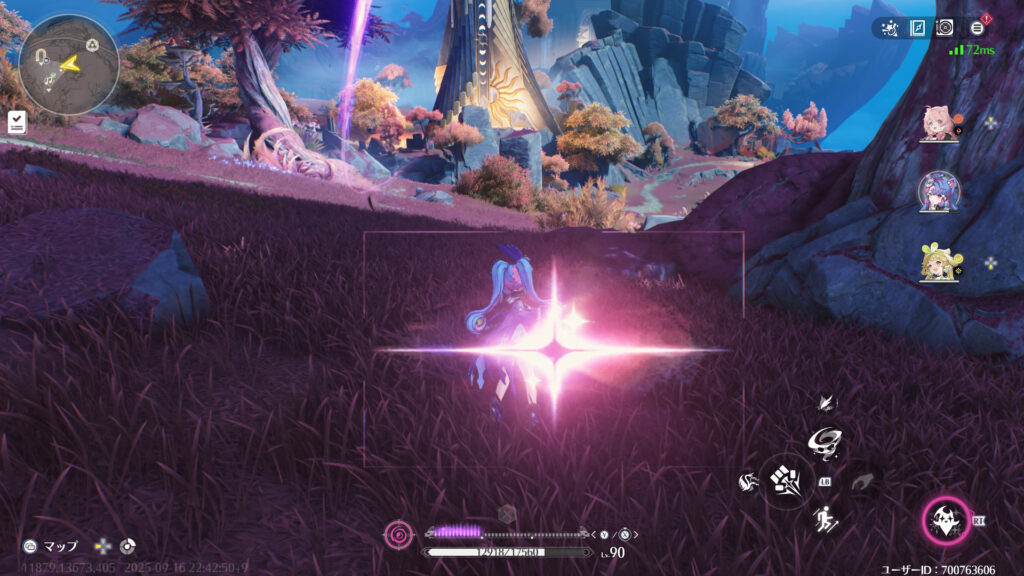
Task: Open the compass guidebook icon
Action: (x=917, y=28)
